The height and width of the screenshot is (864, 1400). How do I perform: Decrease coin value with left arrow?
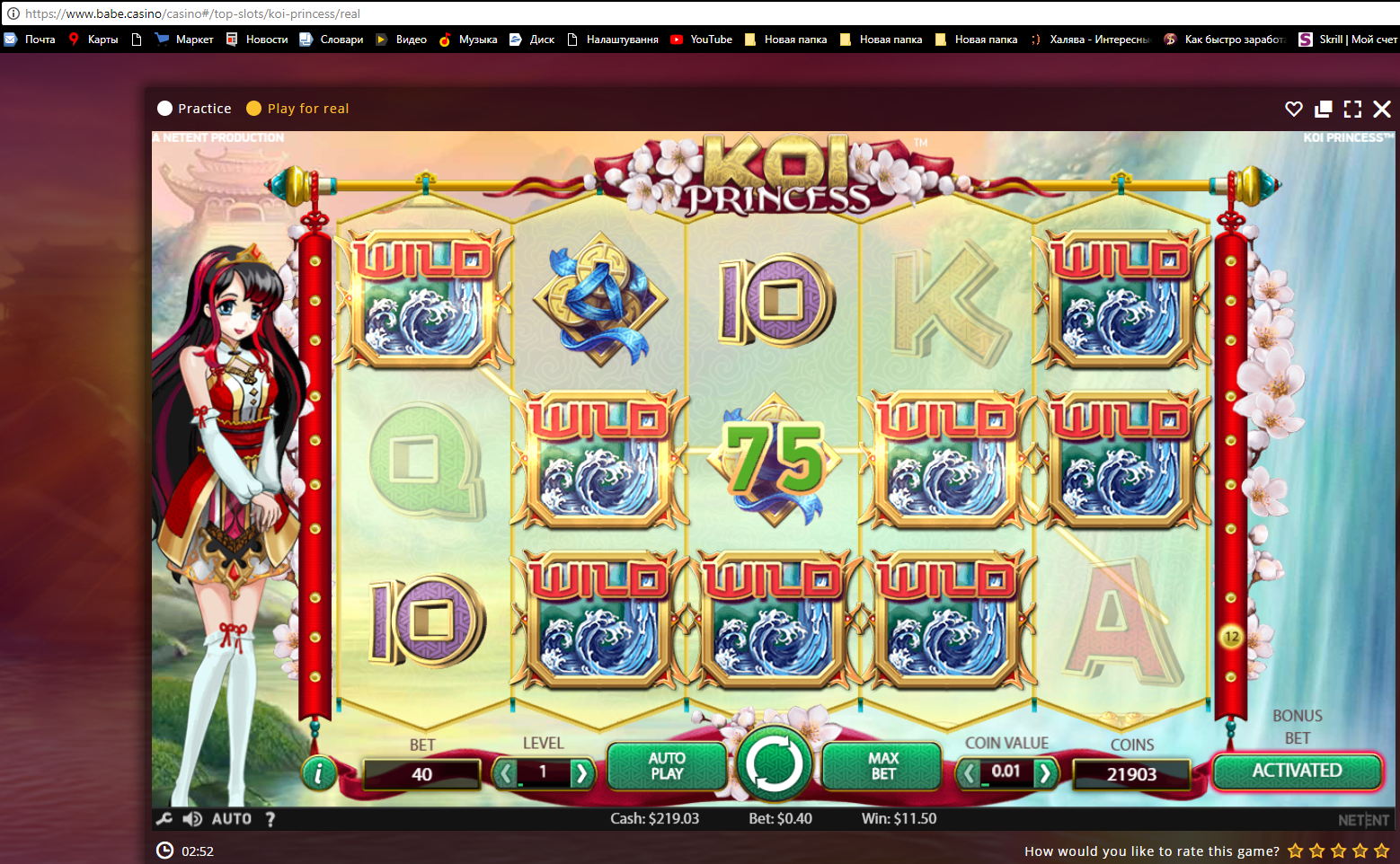[x=968, y=772]
